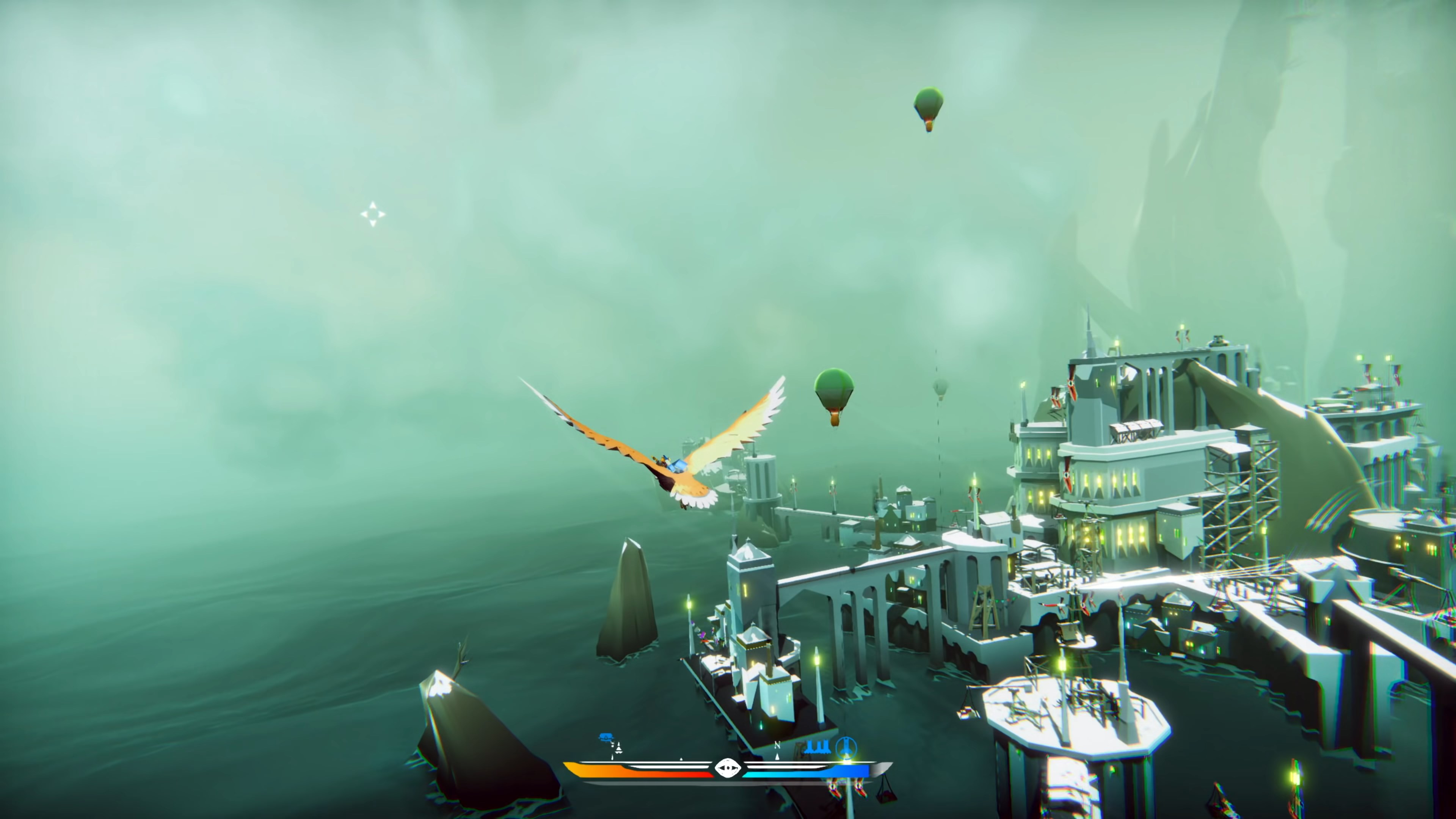Image resolution: width=1456 pixels, height=819 pixels.
Task: Click the blue balloon marker on the compass
Action: click(606, 736)
